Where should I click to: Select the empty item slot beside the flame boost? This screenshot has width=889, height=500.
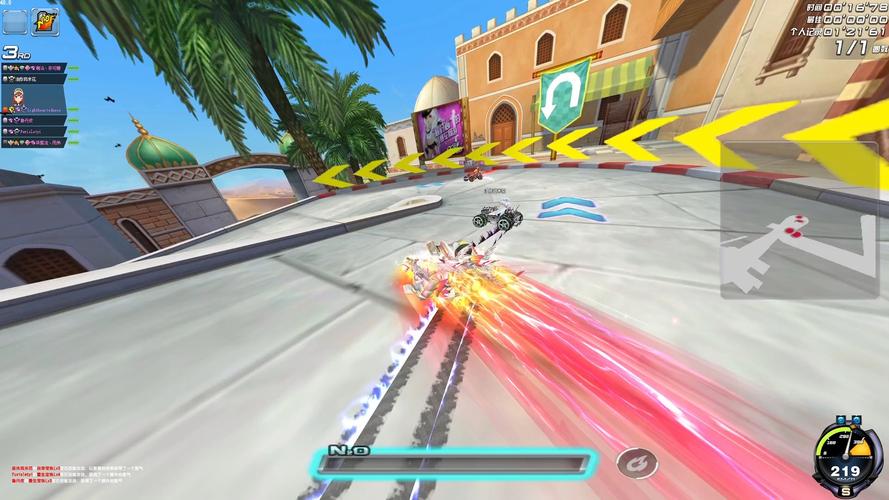[x=15, y=20]
